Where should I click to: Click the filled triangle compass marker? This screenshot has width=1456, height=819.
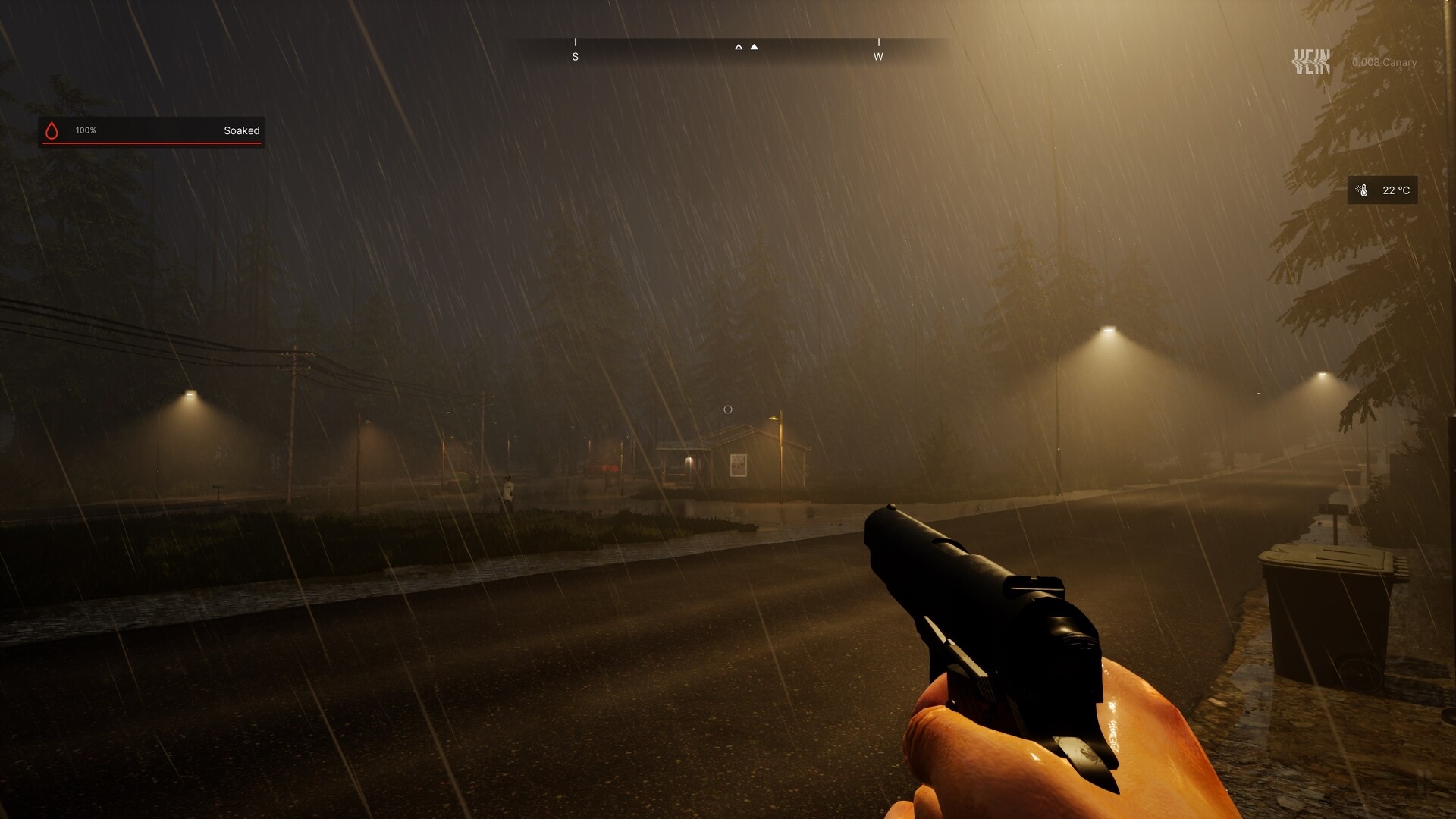tap(754, 46)
